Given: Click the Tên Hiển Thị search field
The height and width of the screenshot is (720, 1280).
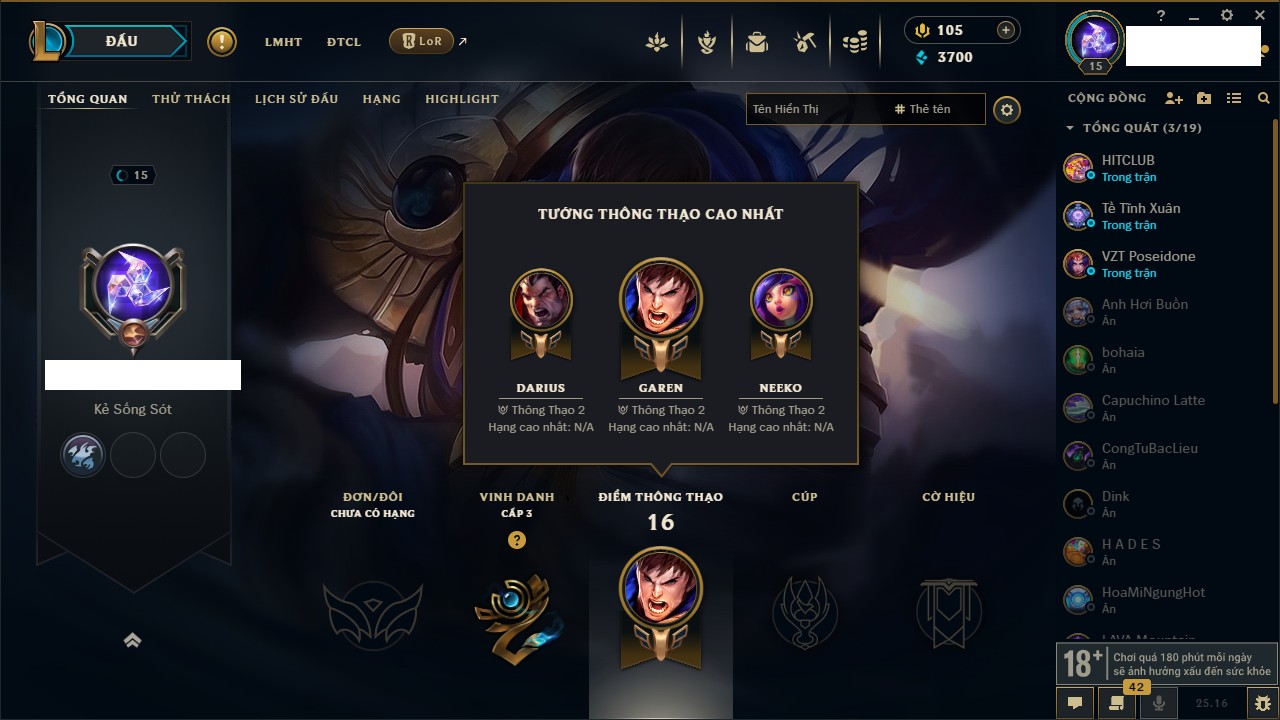Looking at the screenshot, I should tap(817, 109).
